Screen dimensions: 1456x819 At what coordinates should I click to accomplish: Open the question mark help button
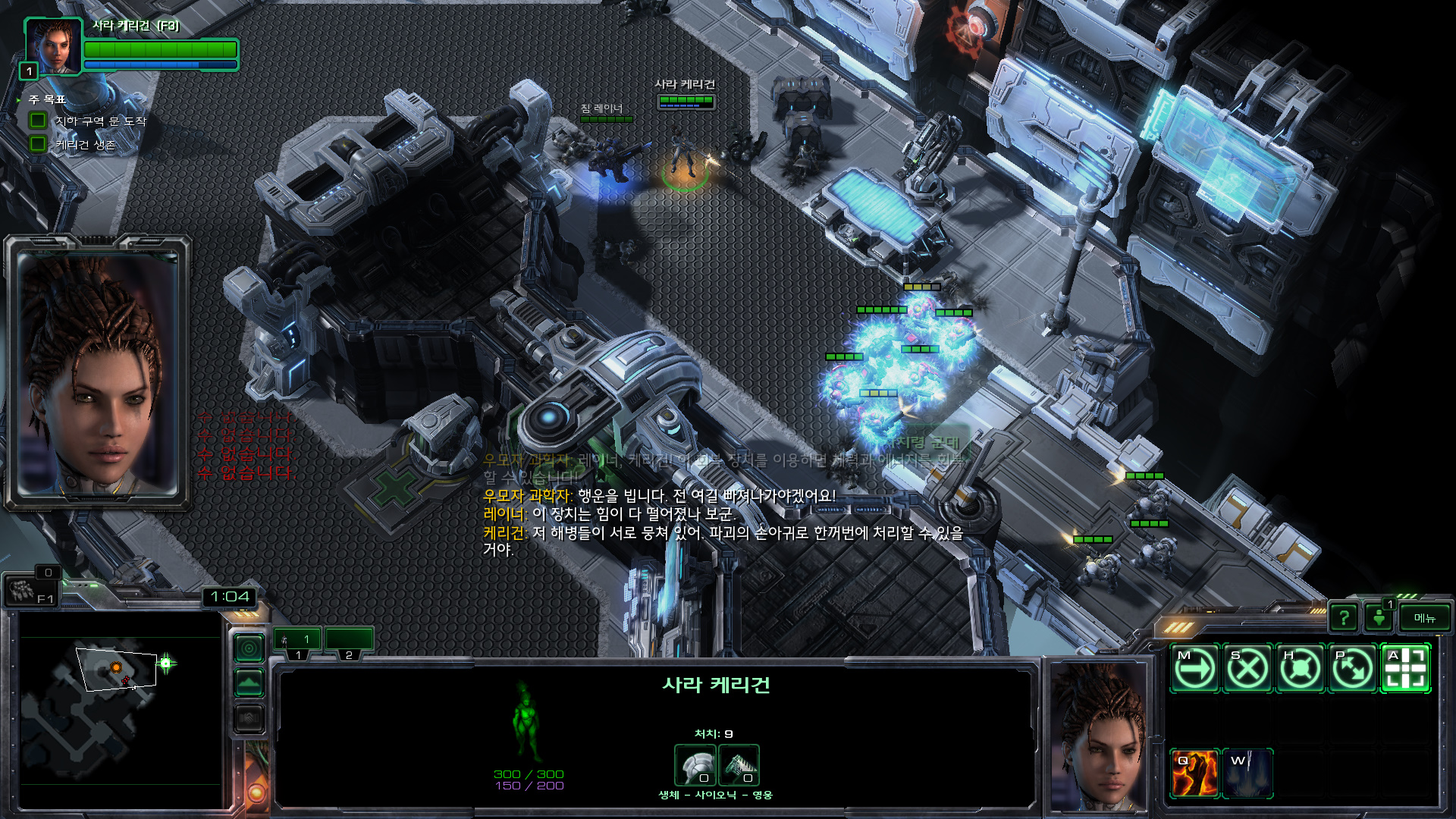1344,618
